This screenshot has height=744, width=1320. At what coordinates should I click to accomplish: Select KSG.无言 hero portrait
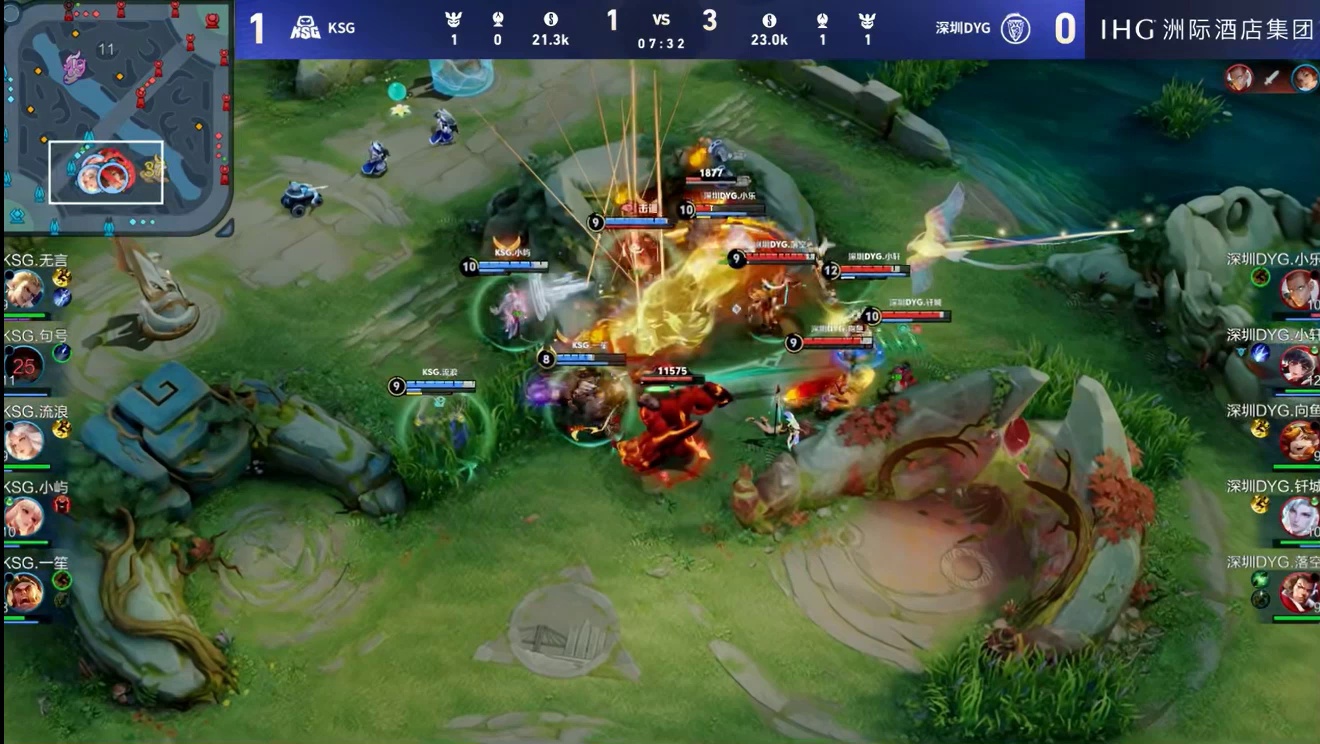point(23,291)
